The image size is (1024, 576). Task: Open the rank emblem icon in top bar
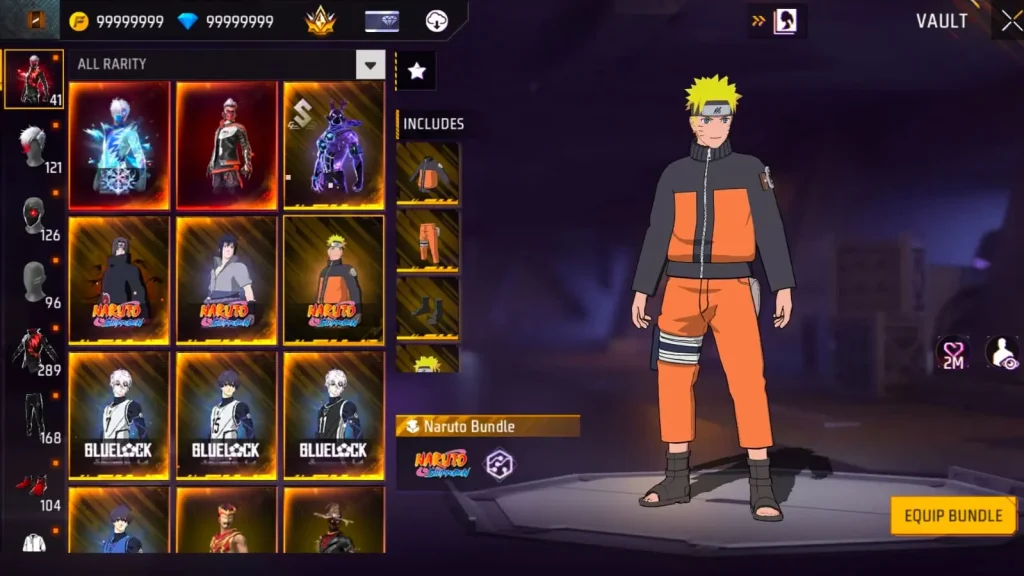[320, 21]
